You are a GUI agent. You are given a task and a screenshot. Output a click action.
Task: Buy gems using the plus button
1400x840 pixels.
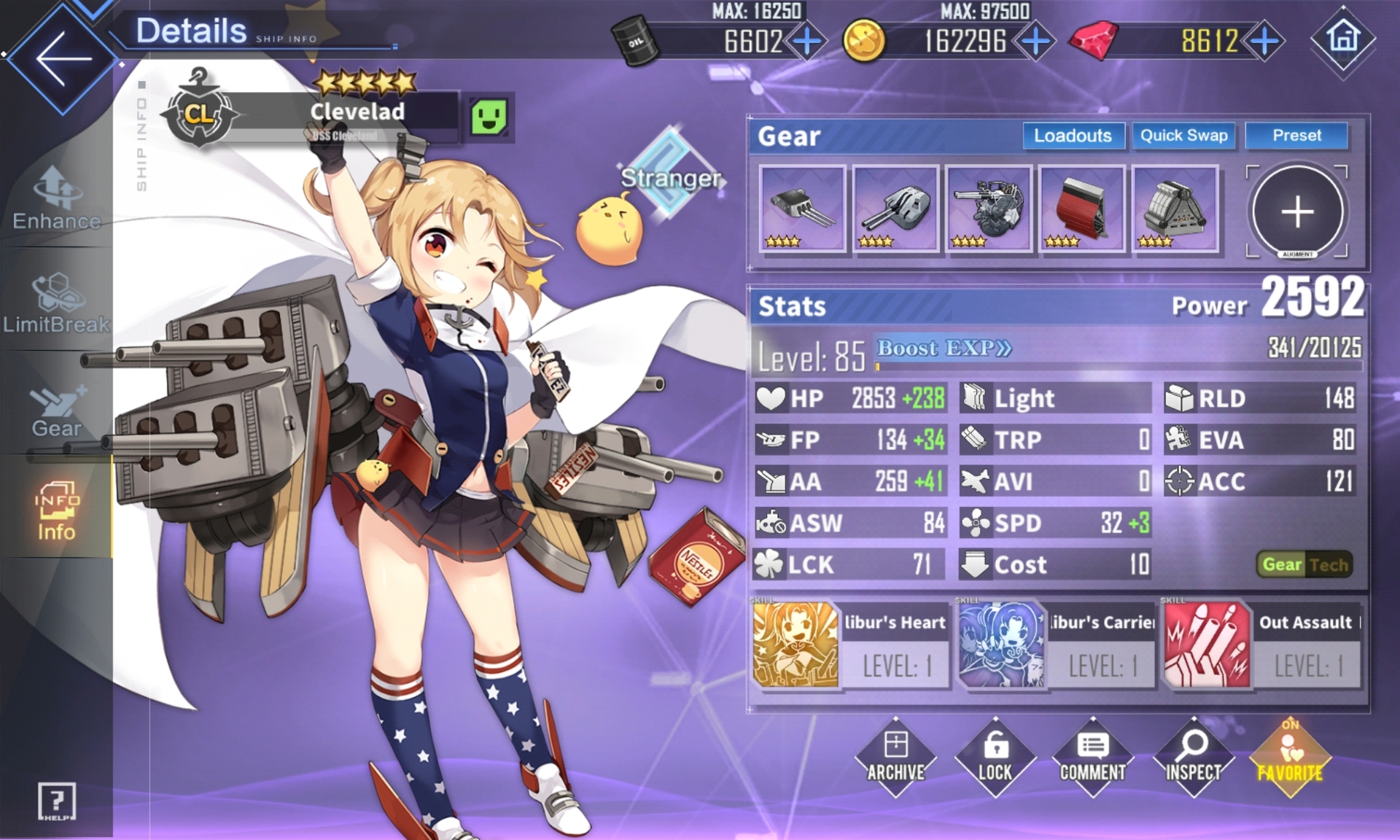(x=1265, y=42)
